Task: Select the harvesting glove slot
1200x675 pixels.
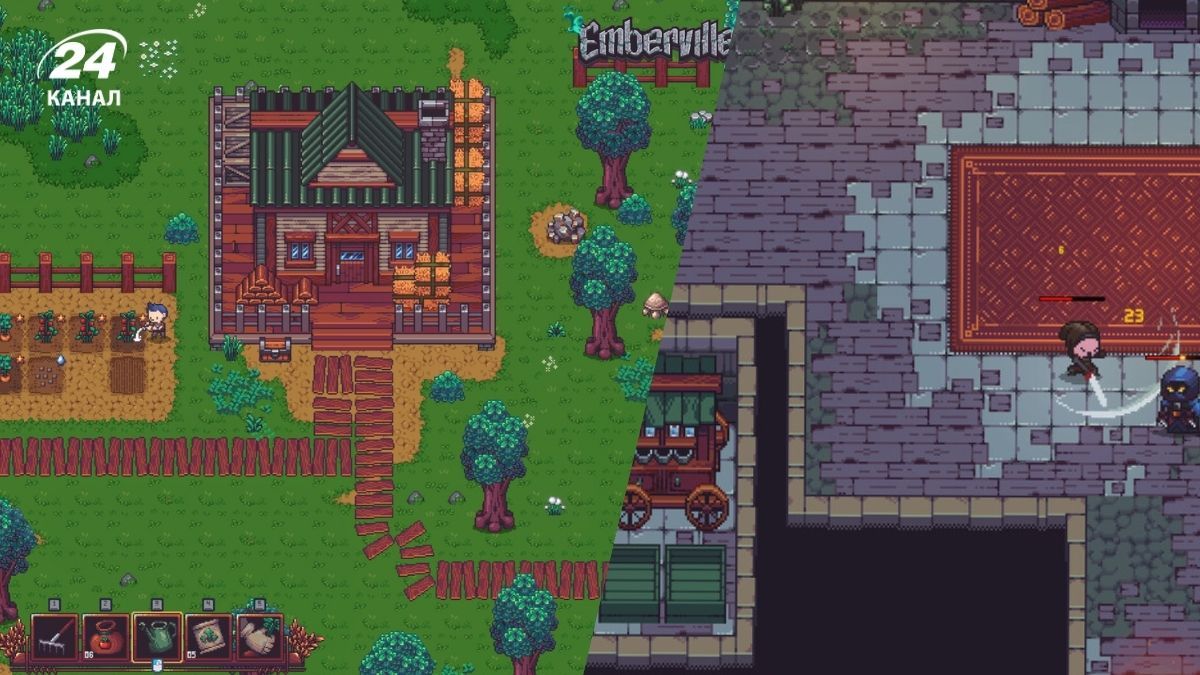Action: (x=260, y=637)
